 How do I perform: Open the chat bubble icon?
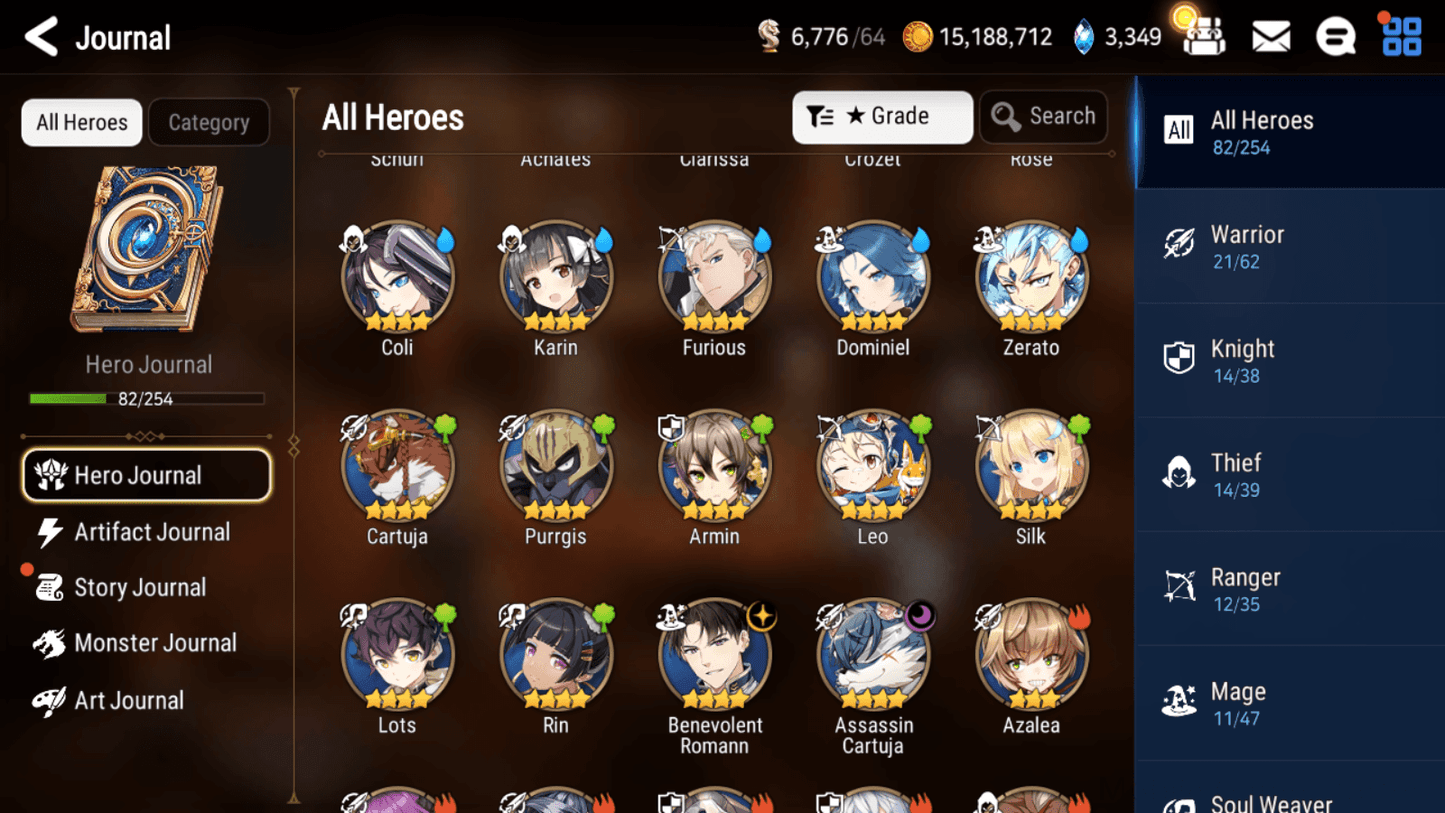tap(1336, 36)
